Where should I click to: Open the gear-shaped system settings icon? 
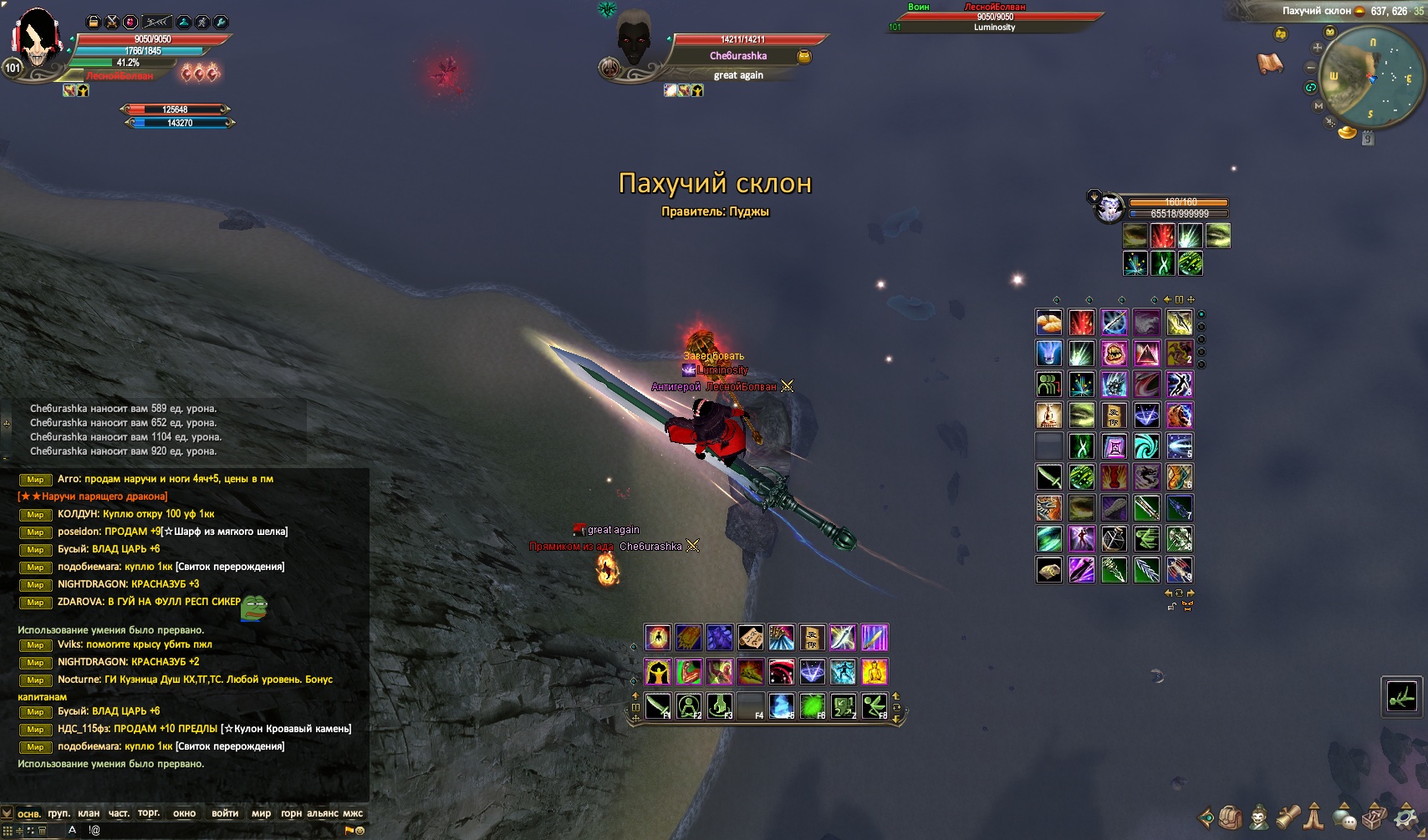coord(1406,817)
